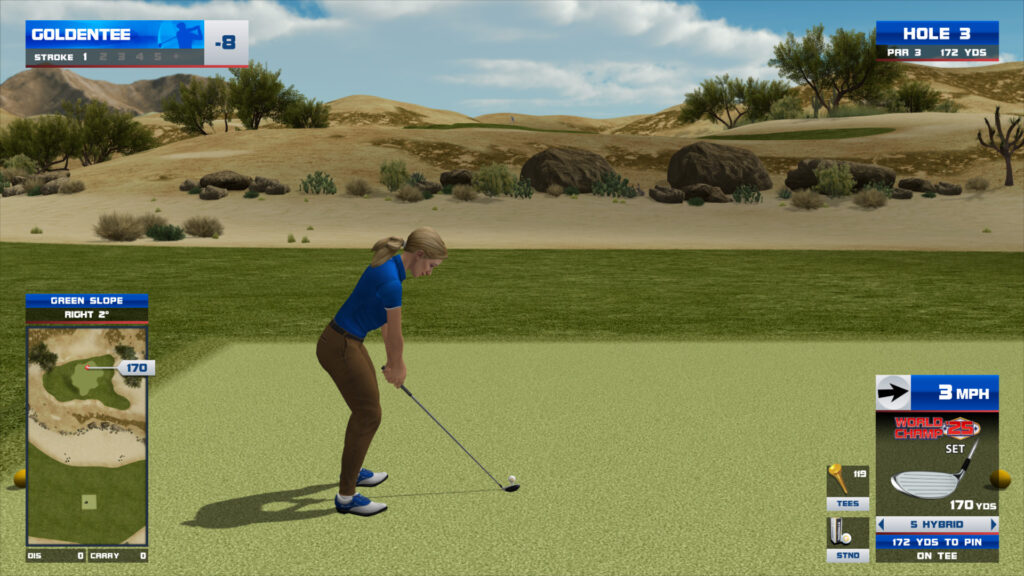Select the next club with the right arrow
Image resolution: width=1024 pixels, height=576 pixels.
click(993, 524)
